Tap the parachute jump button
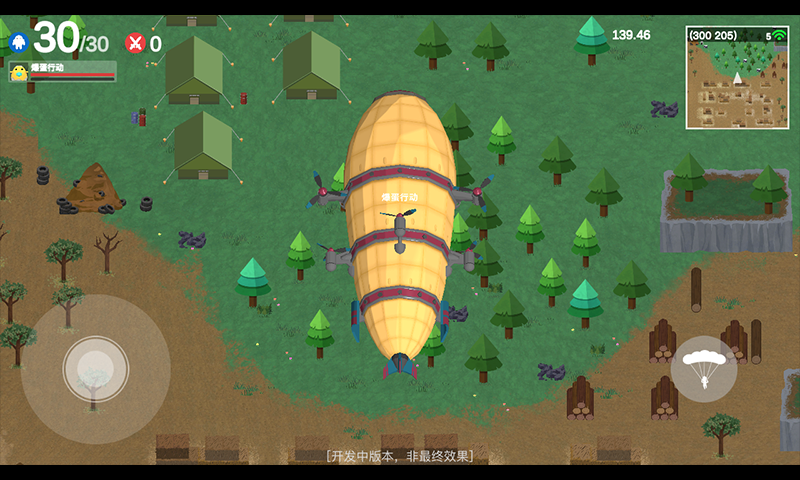 pos(704,369)
